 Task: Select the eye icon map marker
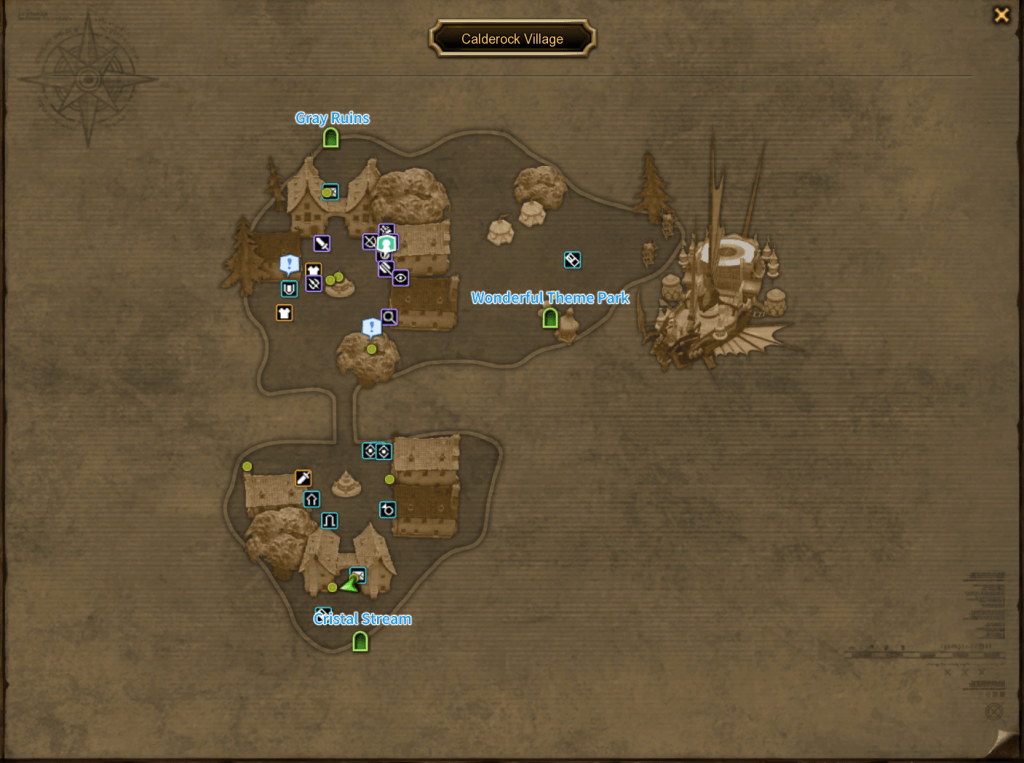(401, 278)
